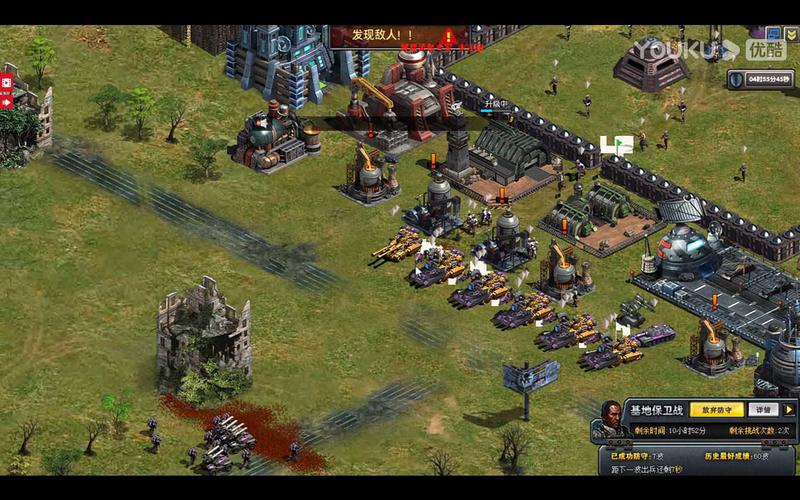800x500 pixels.
Task: Click the red film-strip icon on the left edge
Action: click(x=6, y=82)
